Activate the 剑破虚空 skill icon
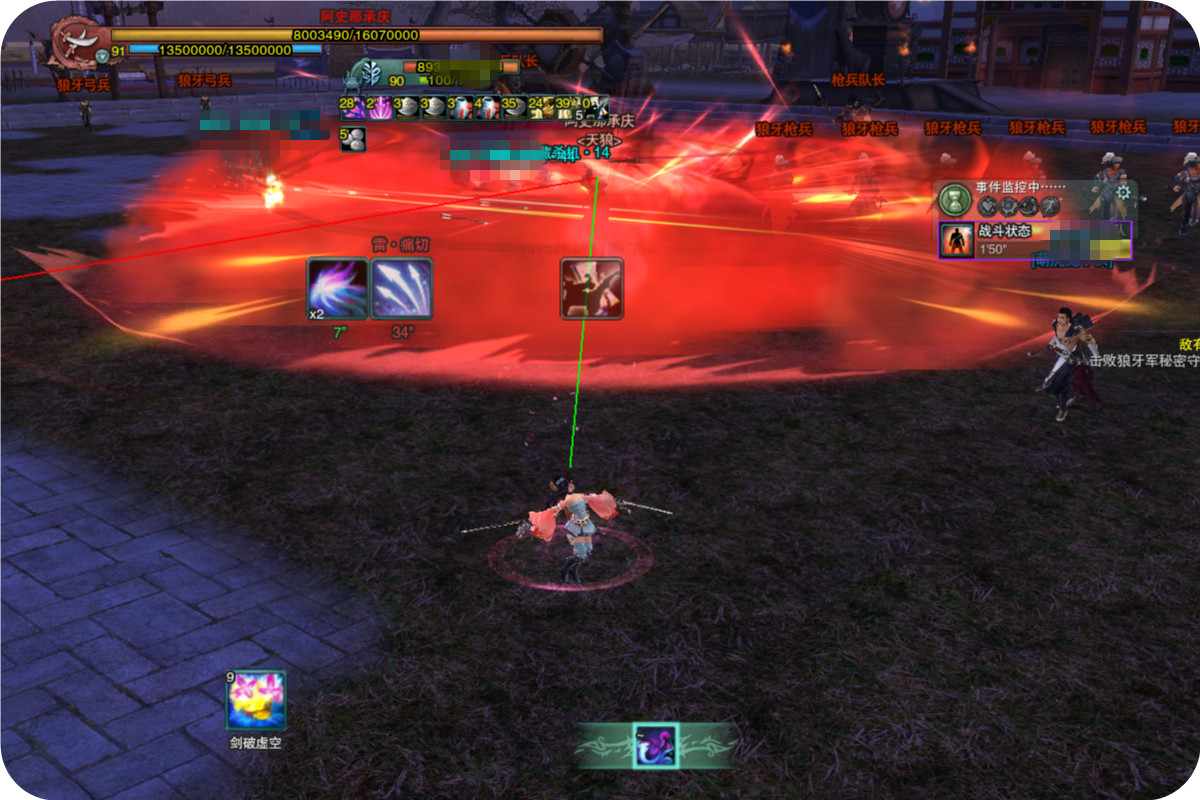The height and width of the screenshot is (800, 1200). (x=256, y=701)
